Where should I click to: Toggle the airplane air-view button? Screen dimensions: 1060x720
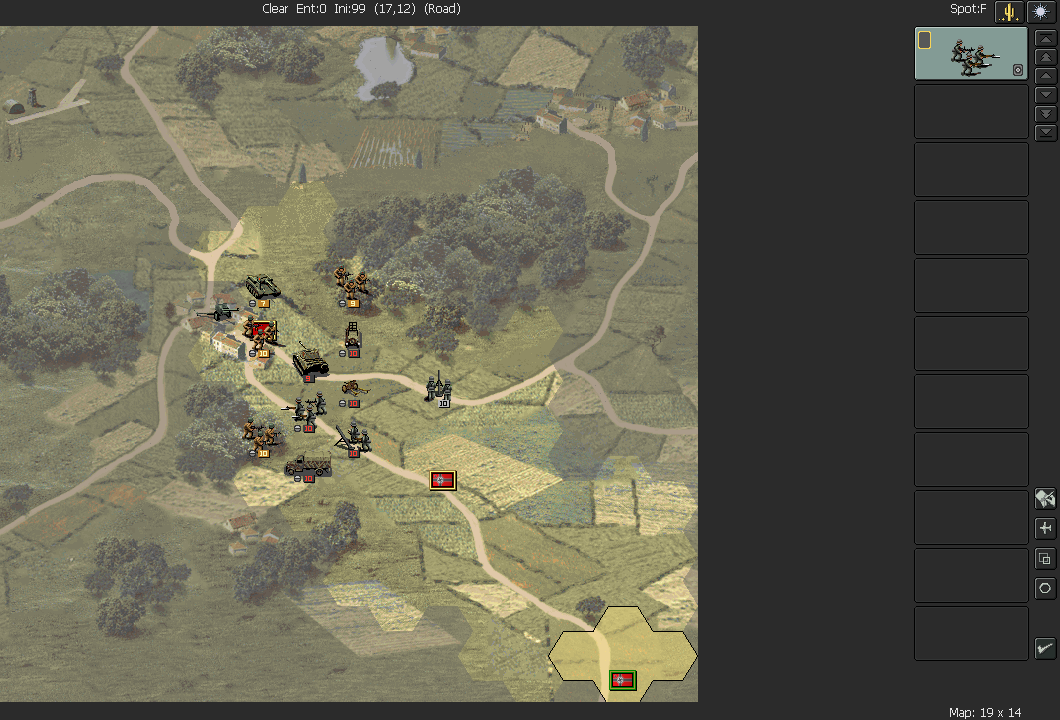1045,528
